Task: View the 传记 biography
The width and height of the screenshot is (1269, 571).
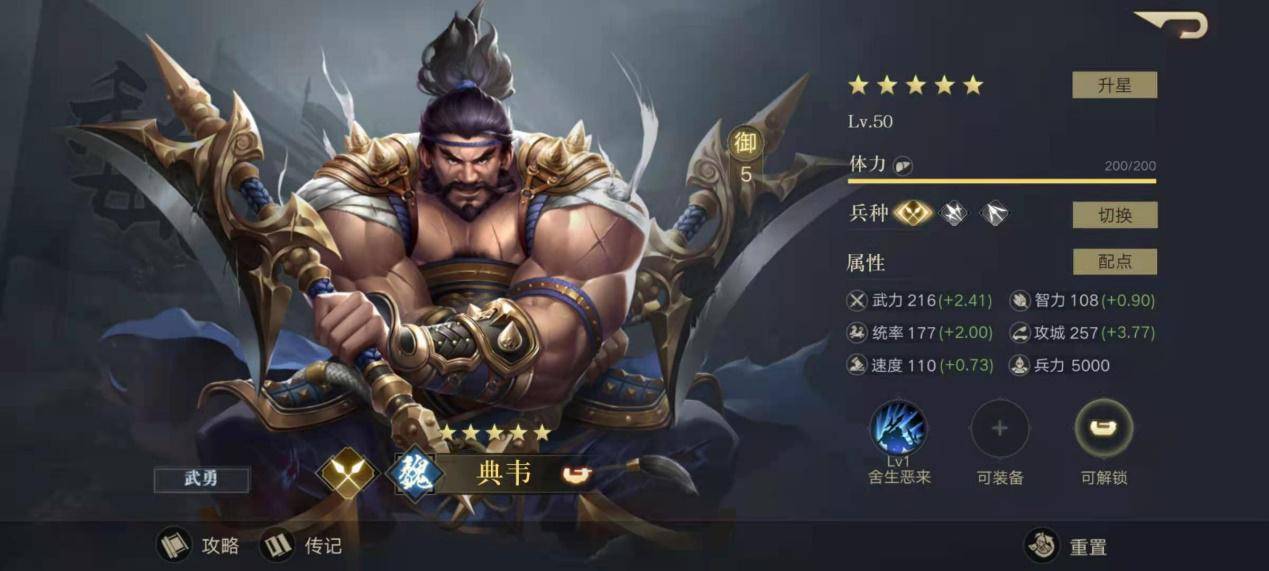Action: [x=302, y=546]
